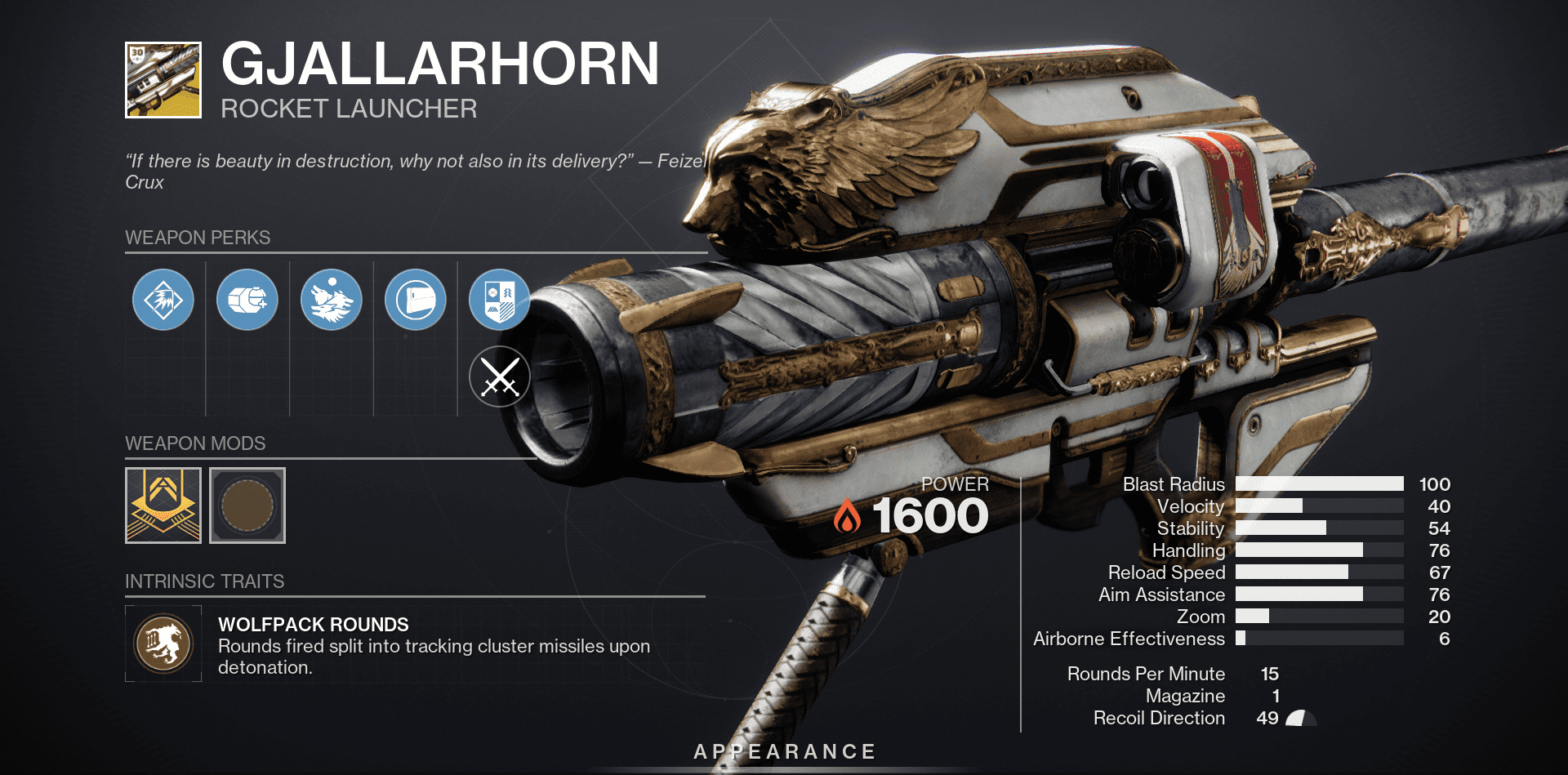Switch to the Appearance tab
1568x775 pixels.
coord(785,751)
